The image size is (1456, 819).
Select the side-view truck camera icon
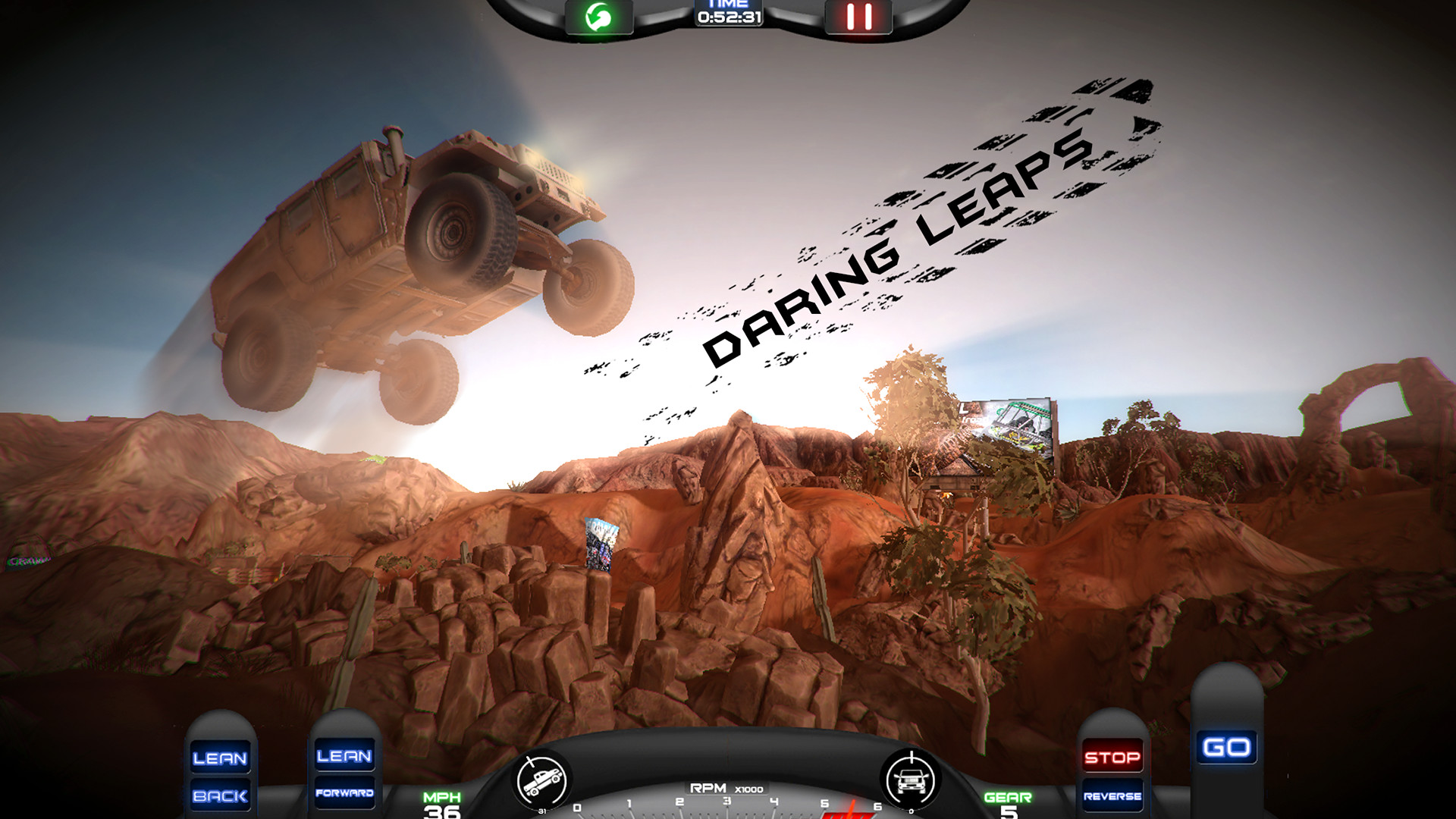541,780
